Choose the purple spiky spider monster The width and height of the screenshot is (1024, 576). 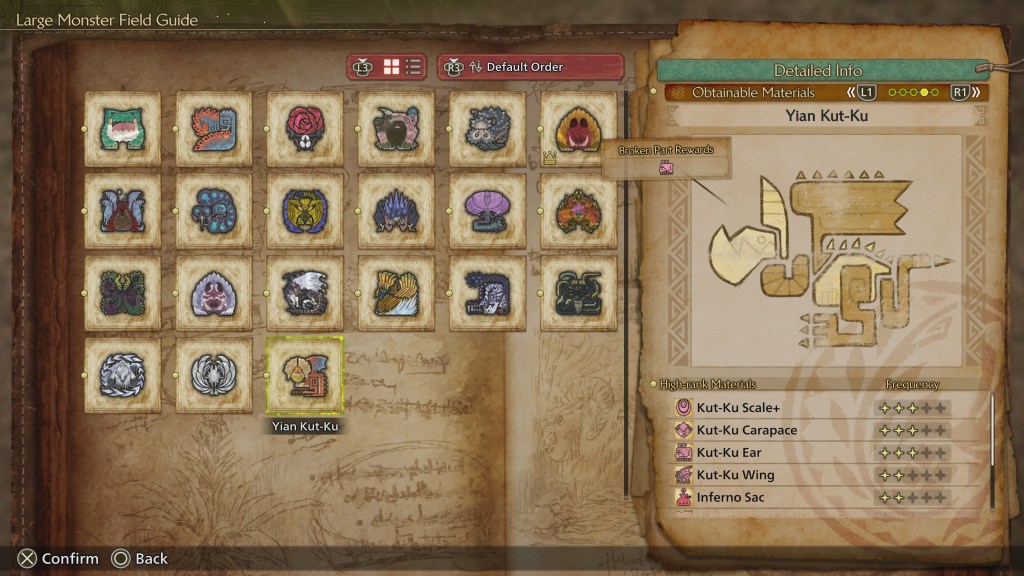(x=396, y=211)
